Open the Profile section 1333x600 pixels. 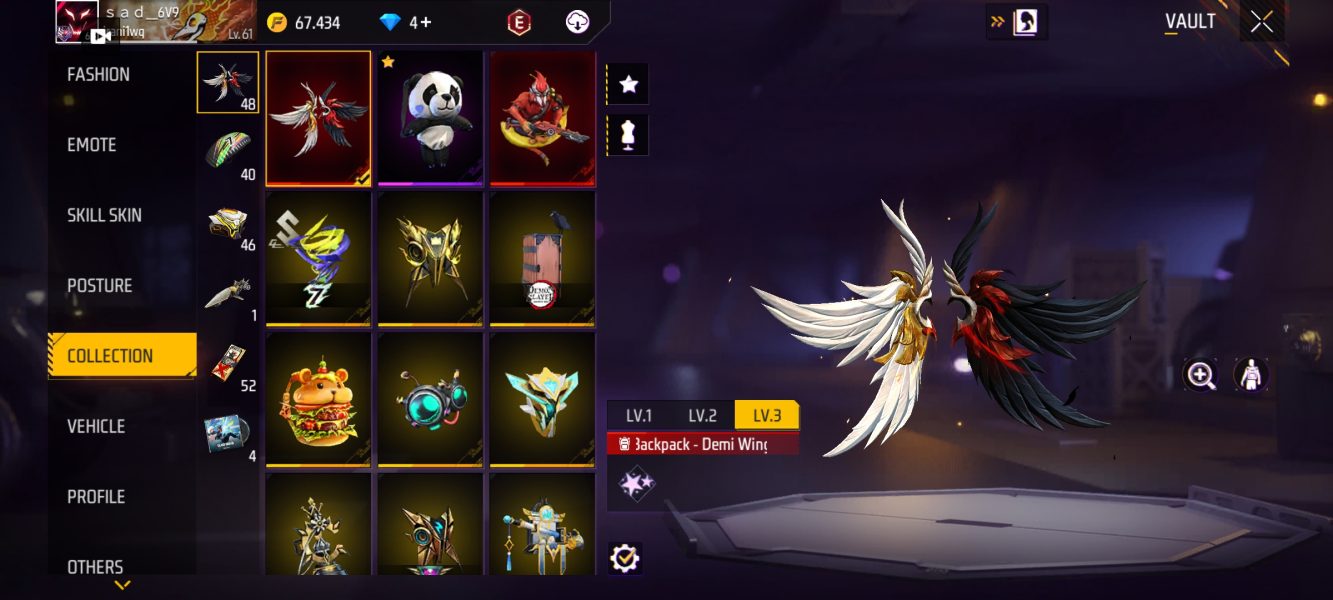97,497
